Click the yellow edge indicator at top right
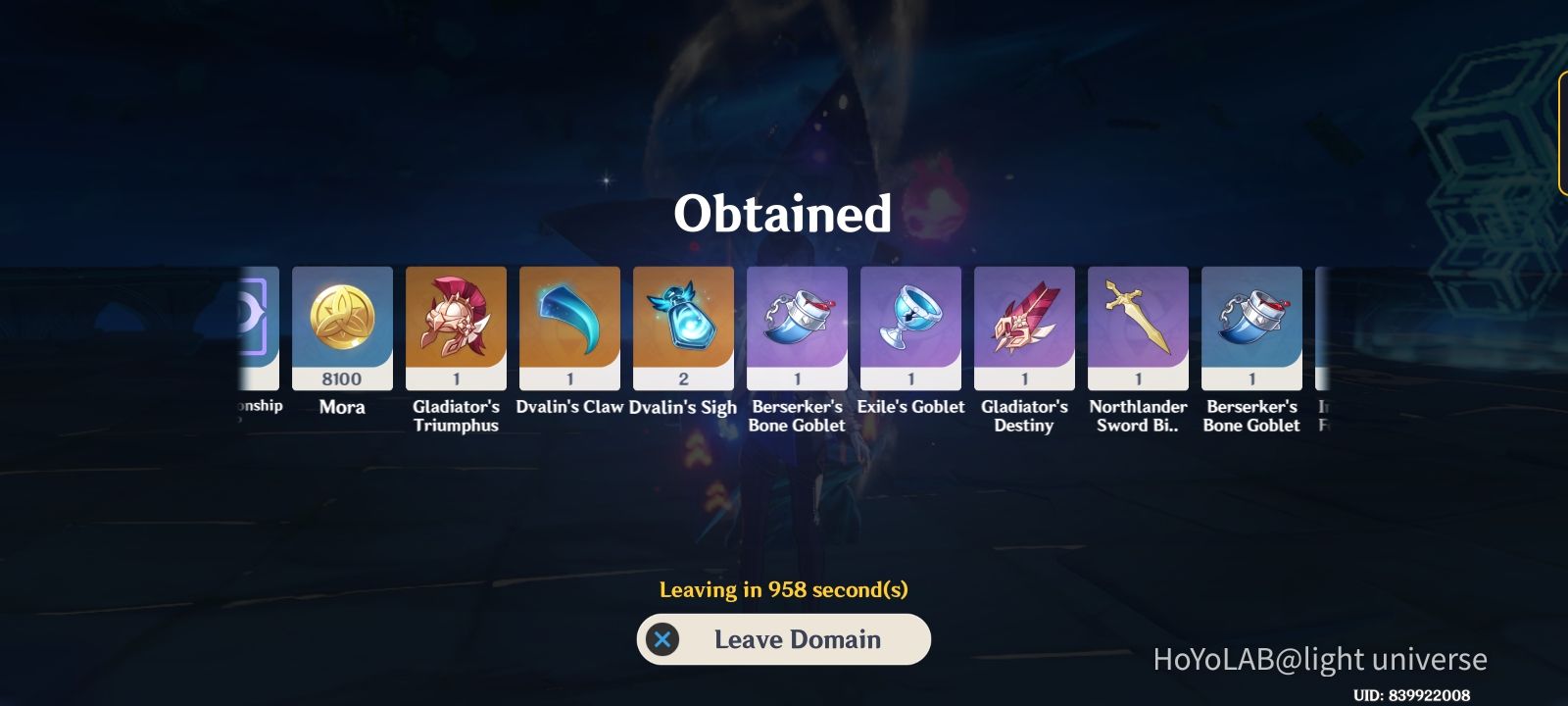1568x706 pixels. [1562, 127]
